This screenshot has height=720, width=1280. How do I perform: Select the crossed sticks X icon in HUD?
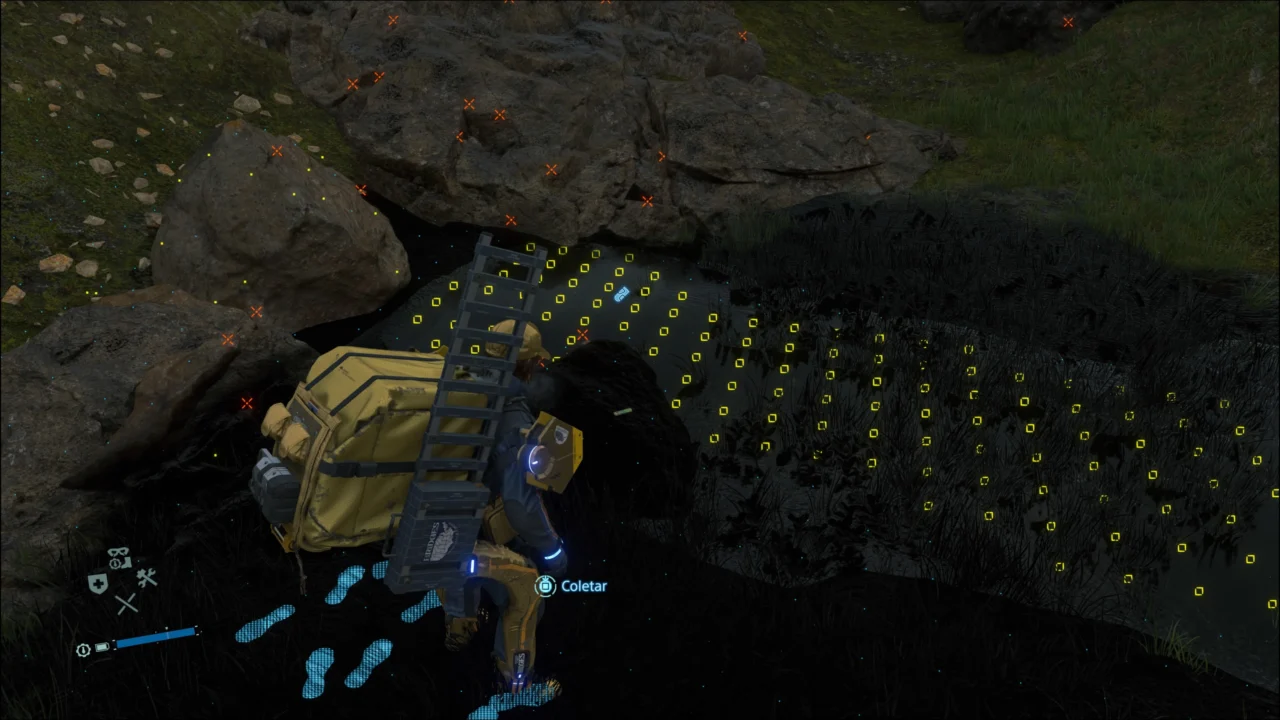[126, 603]
